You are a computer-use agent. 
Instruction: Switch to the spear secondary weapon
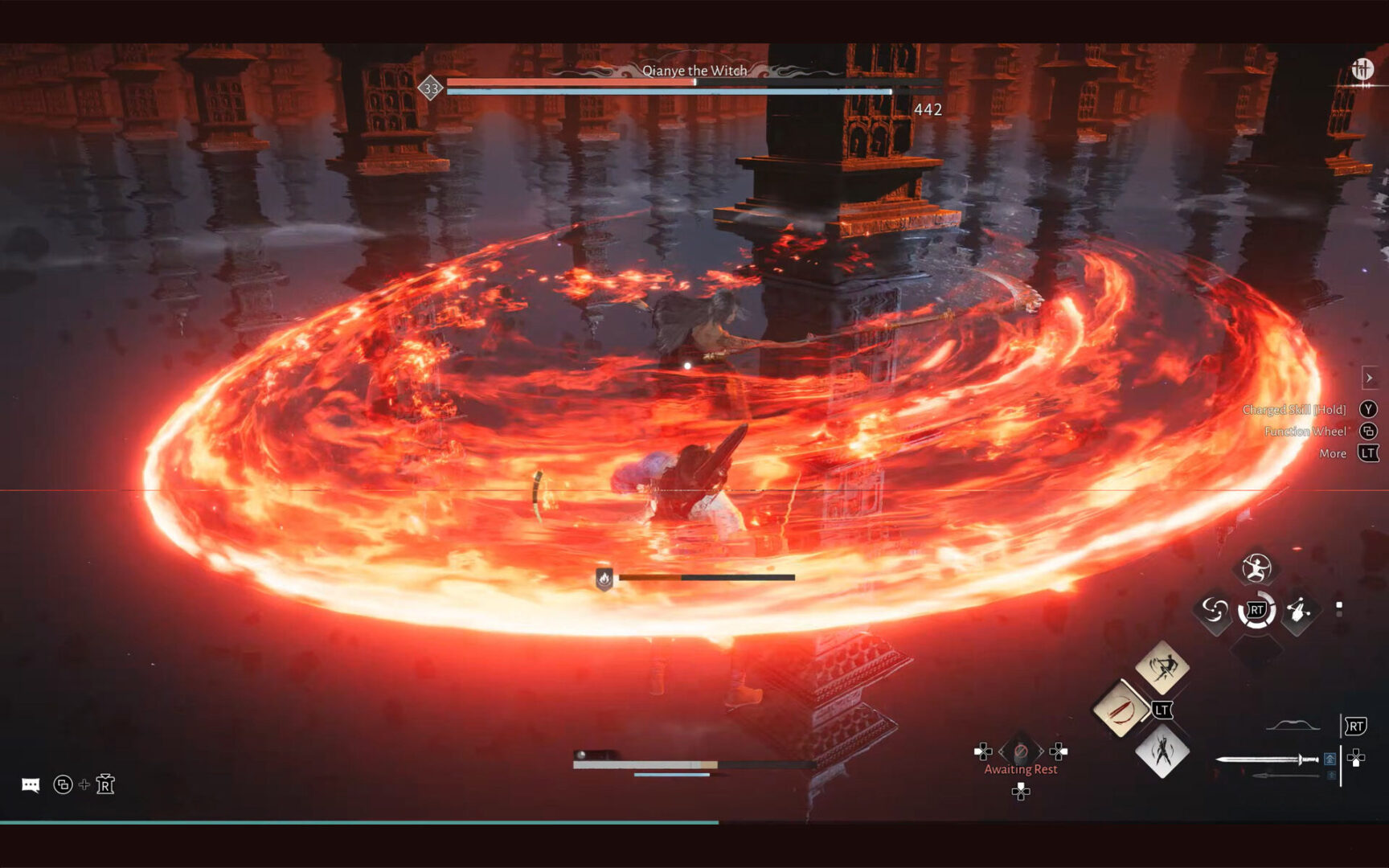(x=1285, y=776)
